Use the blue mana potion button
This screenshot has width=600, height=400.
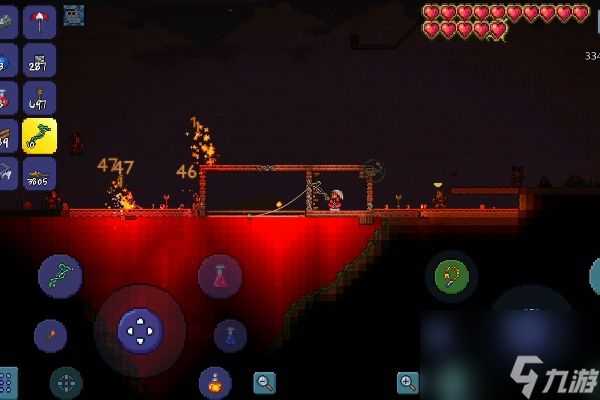[230, 335]
